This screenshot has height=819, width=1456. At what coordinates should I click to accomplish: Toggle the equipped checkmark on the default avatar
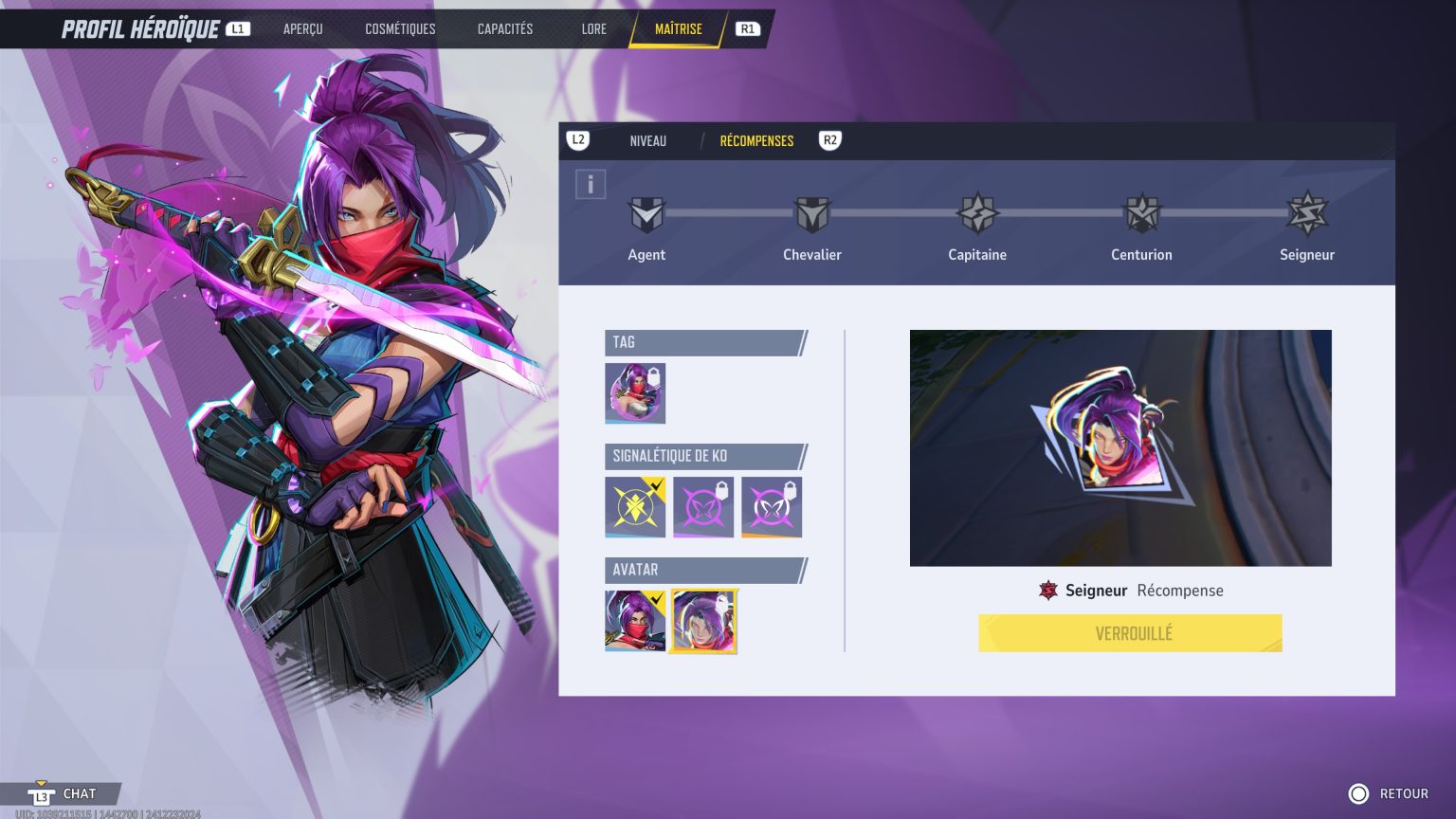[659, 599]
